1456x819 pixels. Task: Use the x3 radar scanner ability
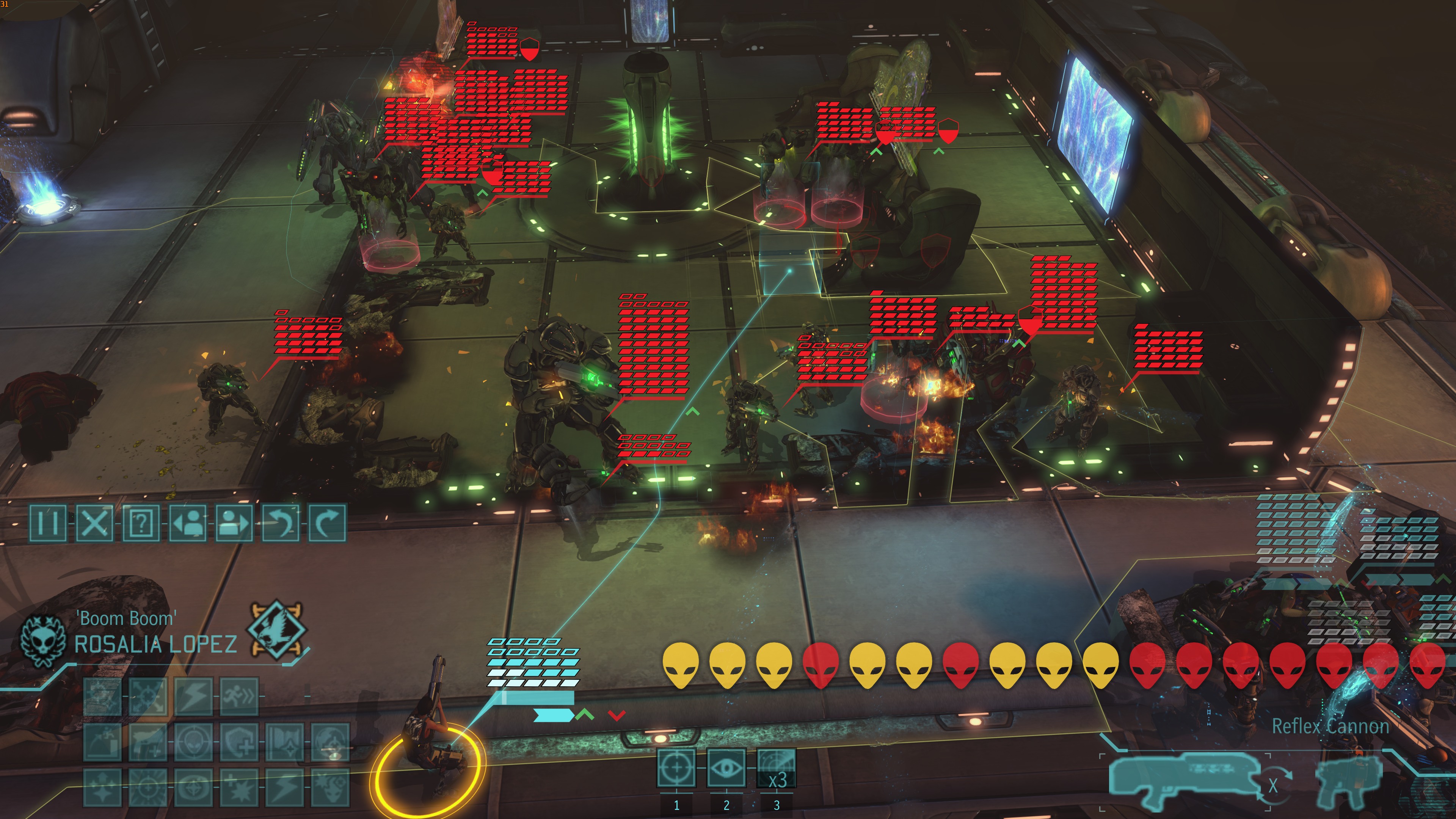777,767
